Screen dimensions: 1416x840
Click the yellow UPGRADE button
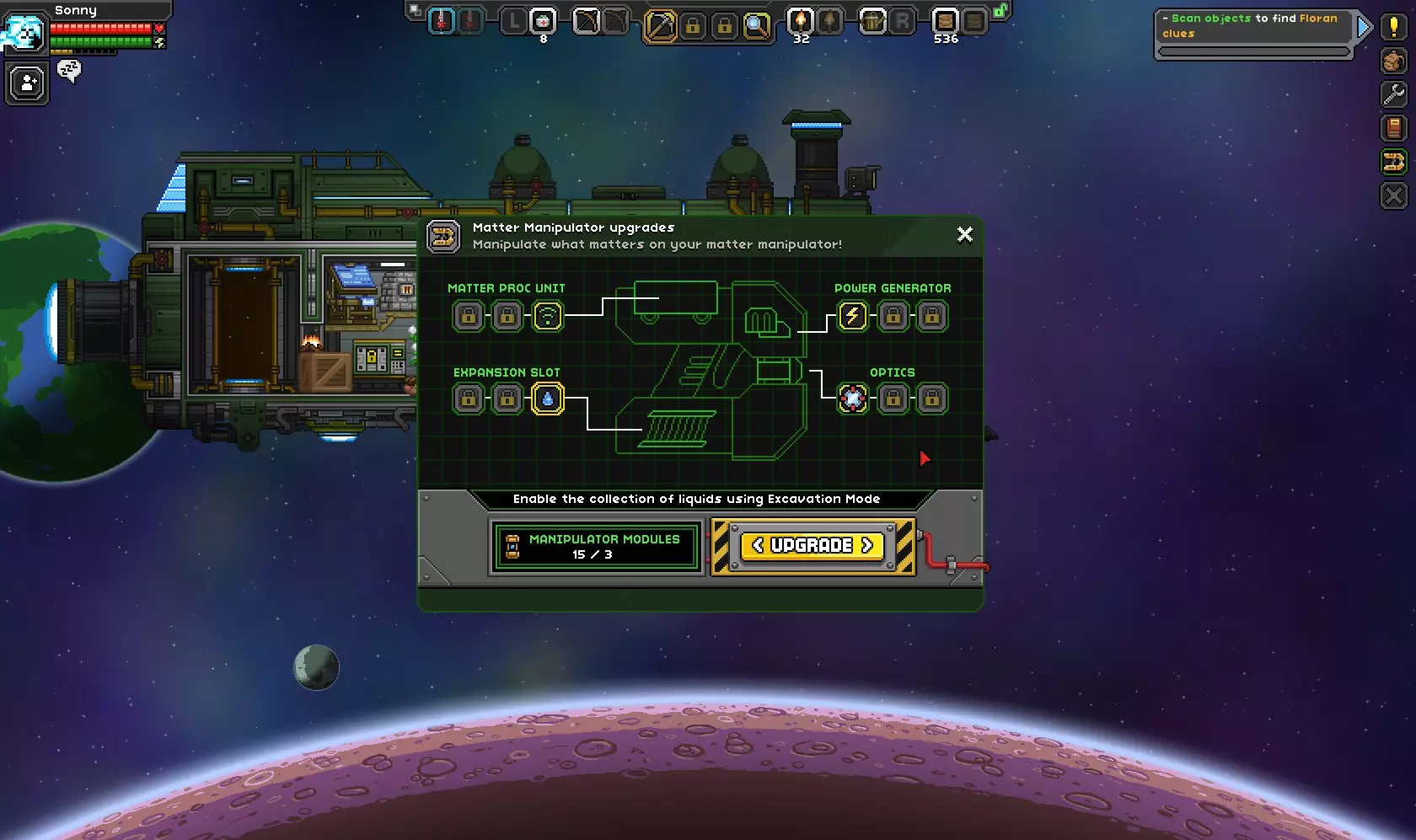pos(813,546)
